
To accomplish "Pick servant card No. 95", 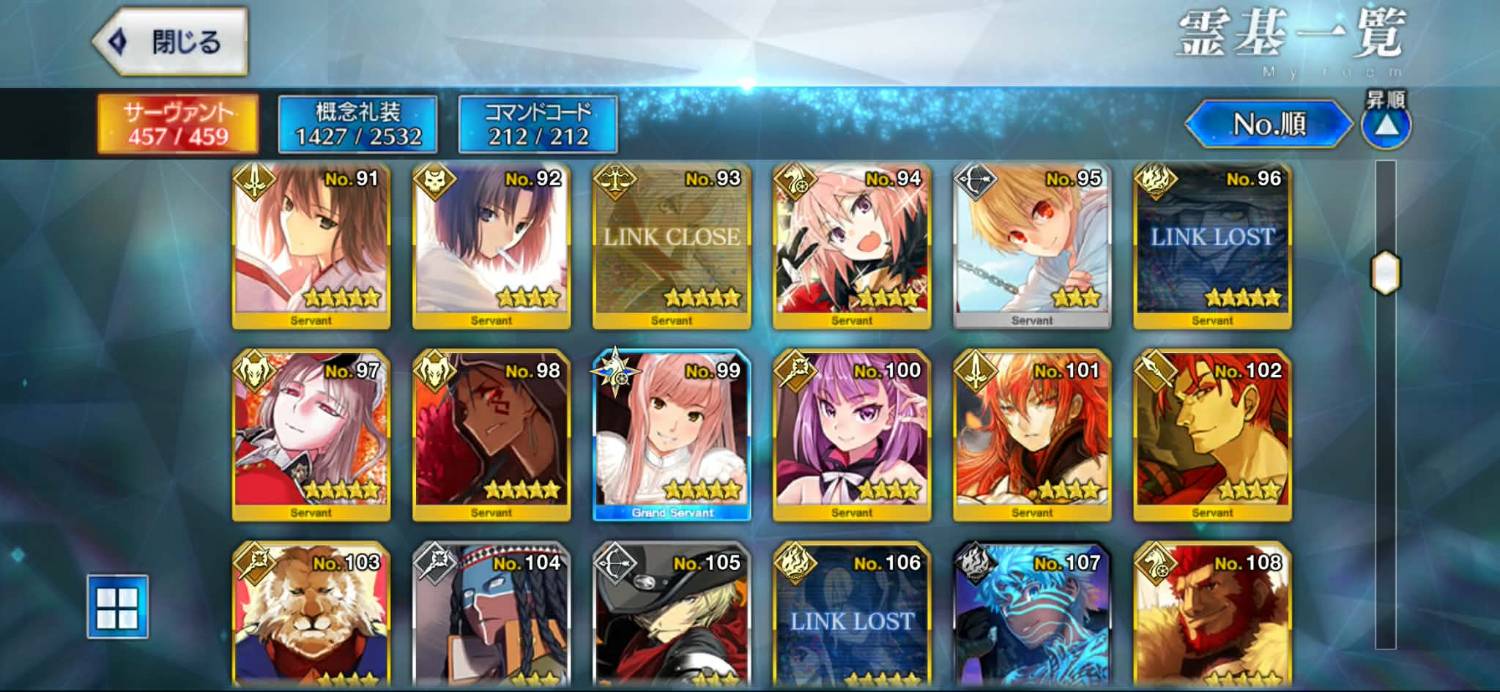I will tap(1031, 245).
